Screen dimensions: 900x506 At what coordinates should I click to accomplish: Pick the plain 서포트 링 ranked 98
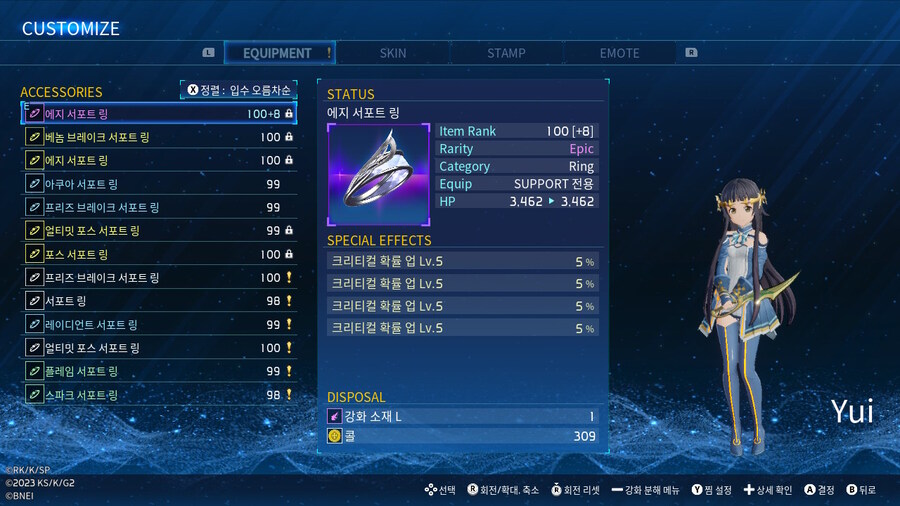[x=159, y=301]
